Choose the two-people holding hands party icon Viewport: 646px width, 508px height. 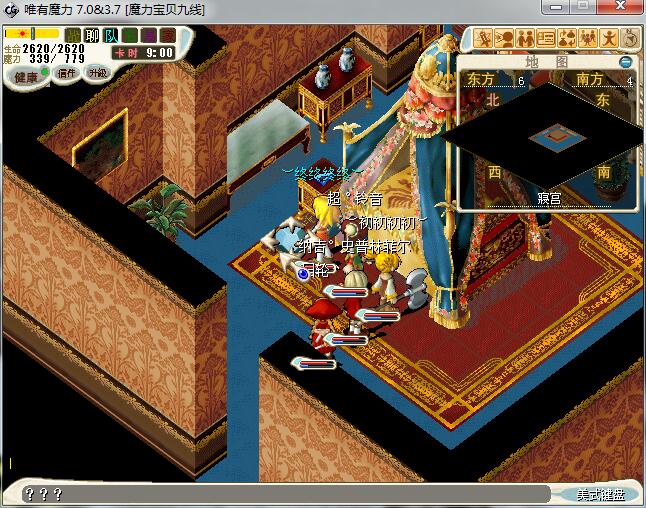(x=526, y=38)
